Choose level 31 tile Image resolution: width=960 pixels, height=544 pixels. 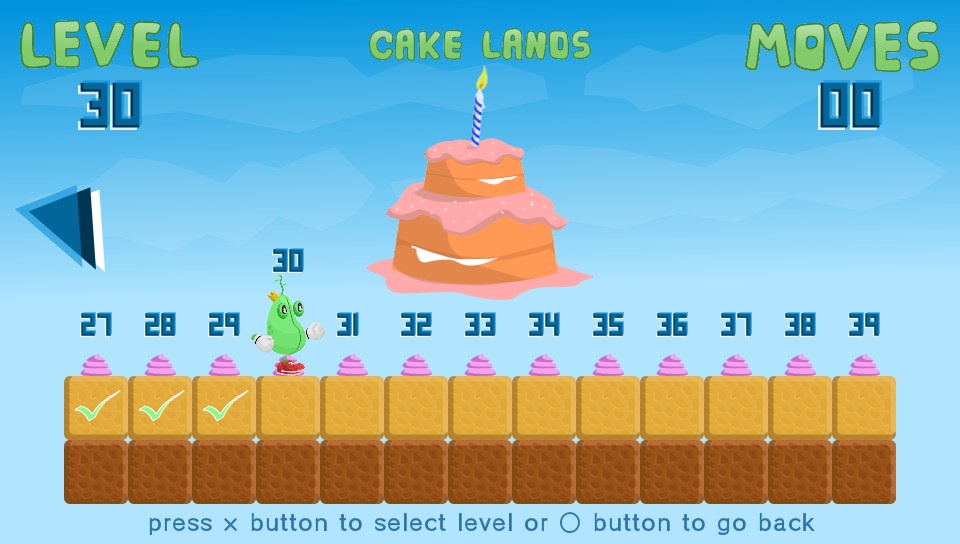point(352,407)
